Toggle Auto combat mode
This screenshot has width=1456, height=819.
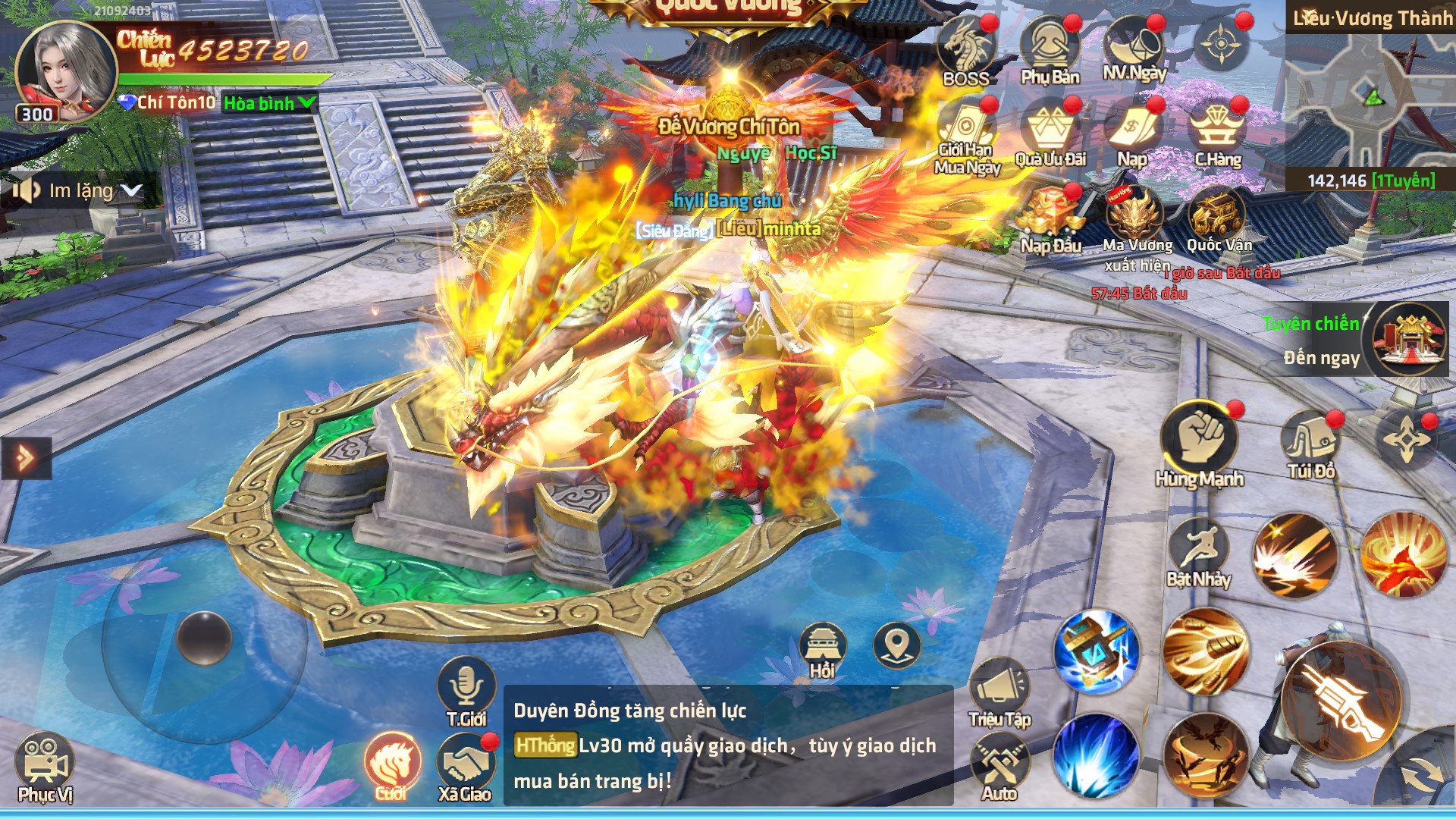999,767
